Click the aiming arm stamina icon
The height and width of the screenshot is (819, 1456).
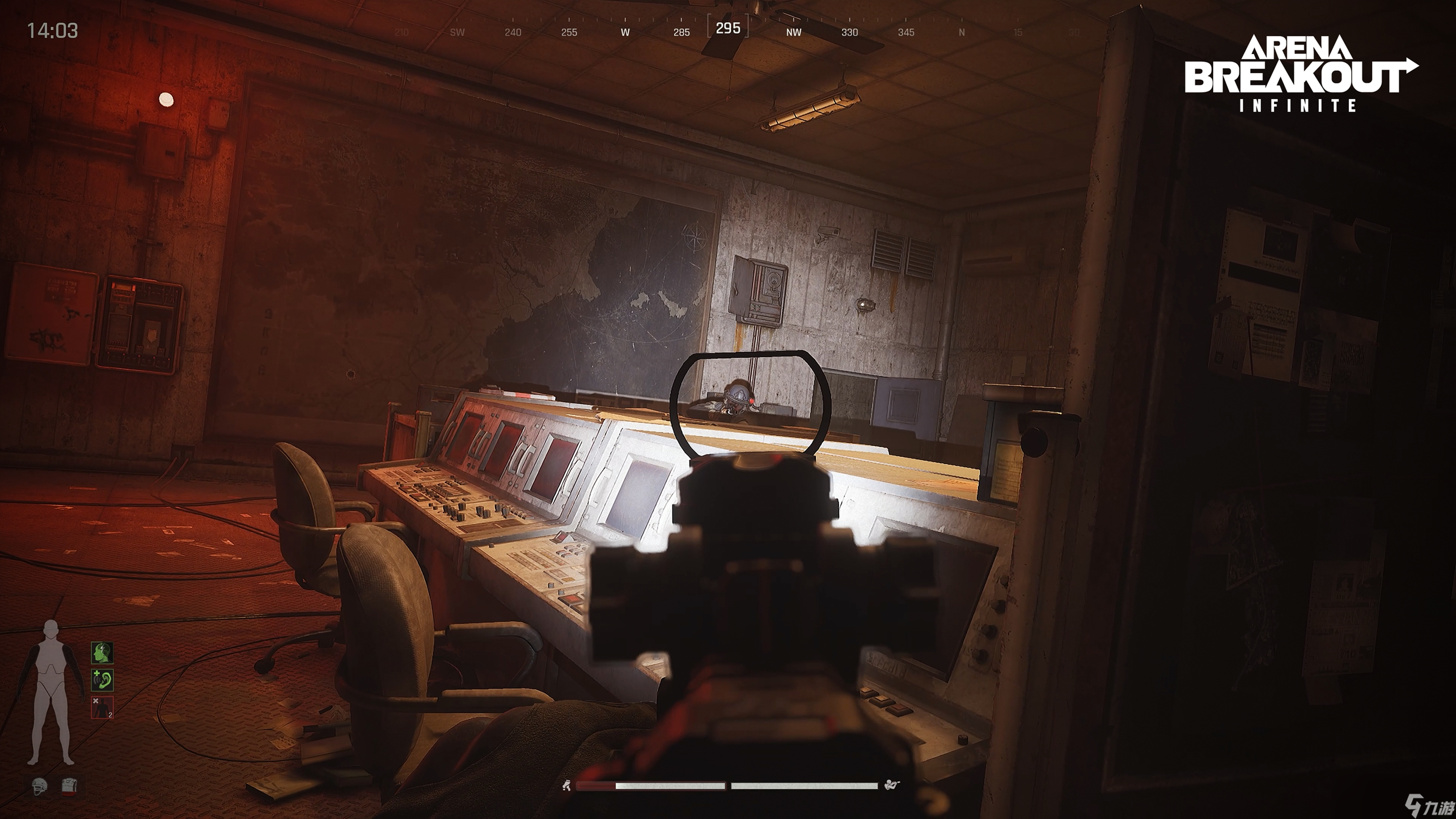coord(892,785)
